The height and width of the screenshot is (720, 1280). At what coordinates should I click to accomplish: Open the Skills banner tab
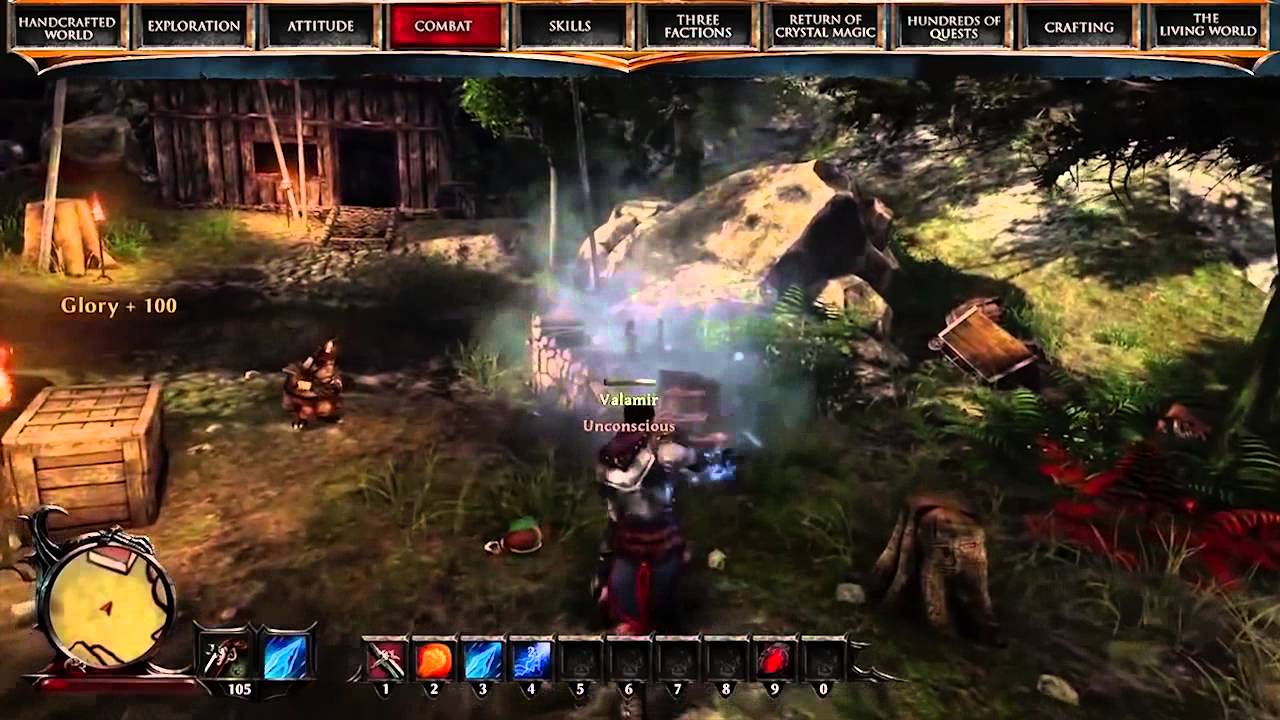click(x=571, y=26)
